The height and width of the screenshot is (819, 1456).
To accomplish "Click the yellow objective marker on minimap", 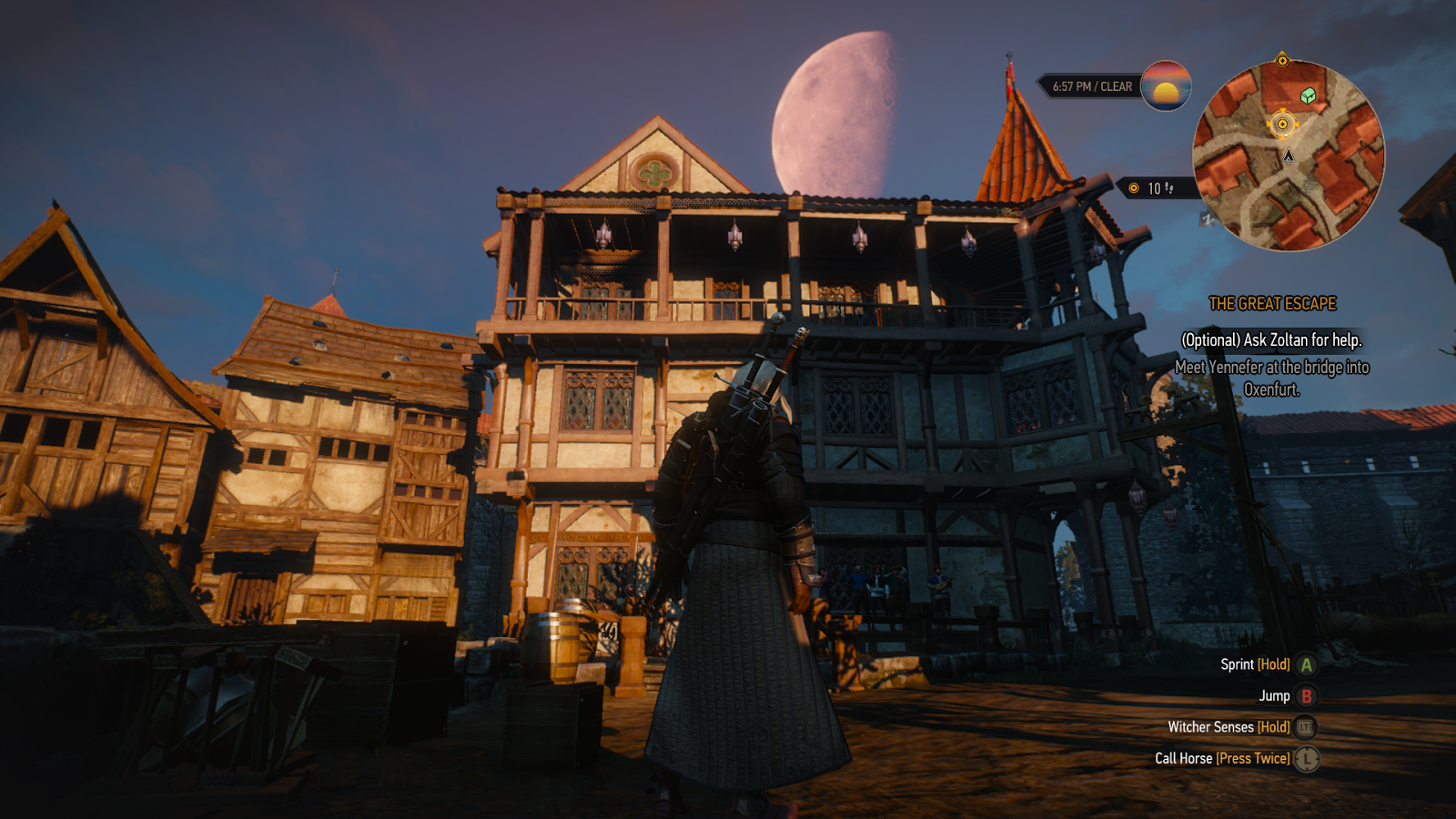I will pyautogui.click(x=1282, y=124).
